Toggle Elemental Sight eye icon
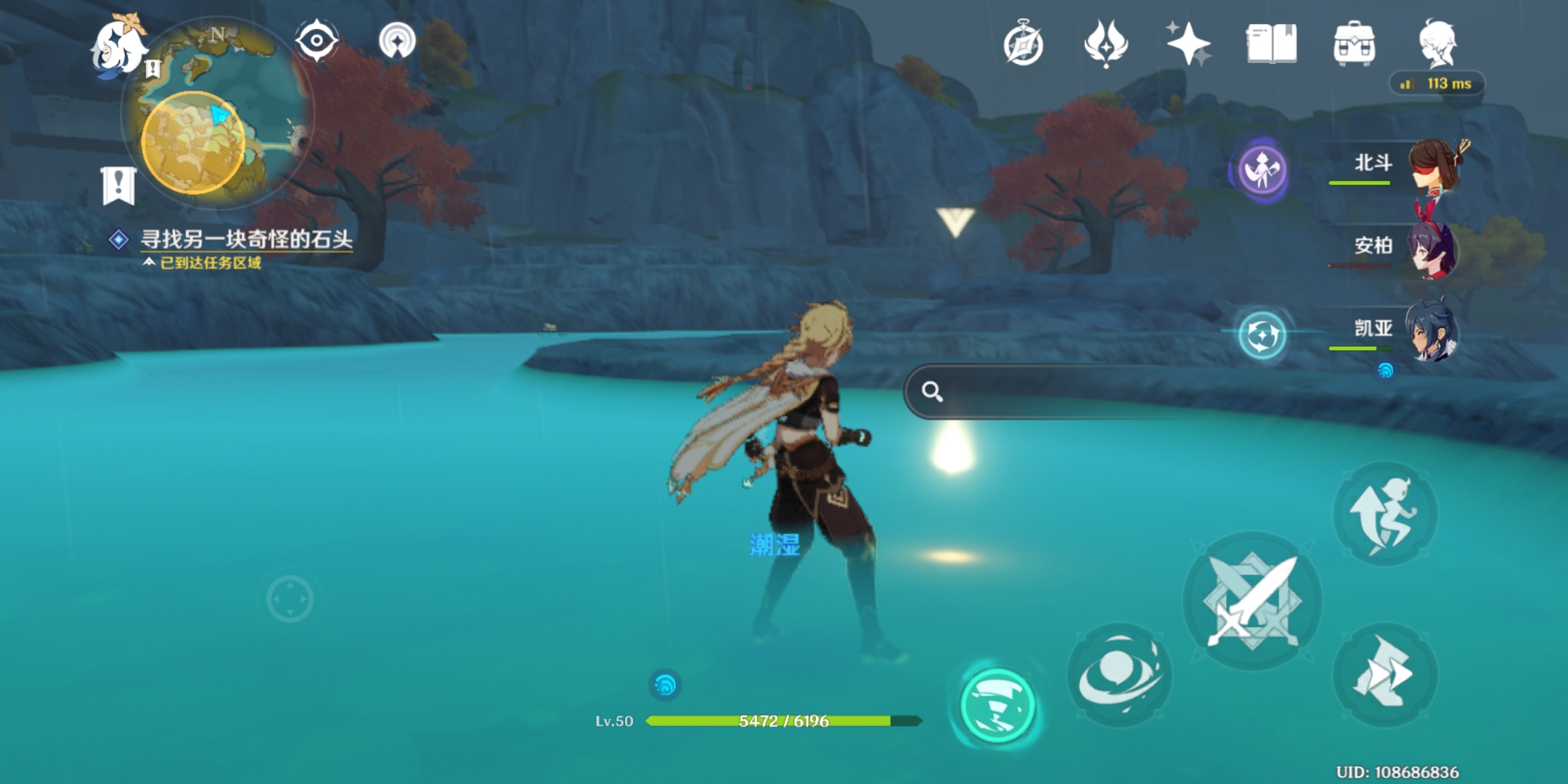The height and width of the screenshot is (784, 1568). (317, 41)
